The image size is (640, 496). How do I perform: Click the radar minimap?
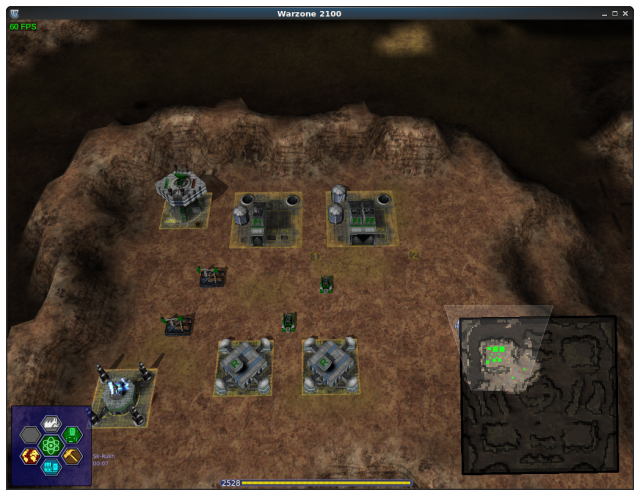[539, 394]
